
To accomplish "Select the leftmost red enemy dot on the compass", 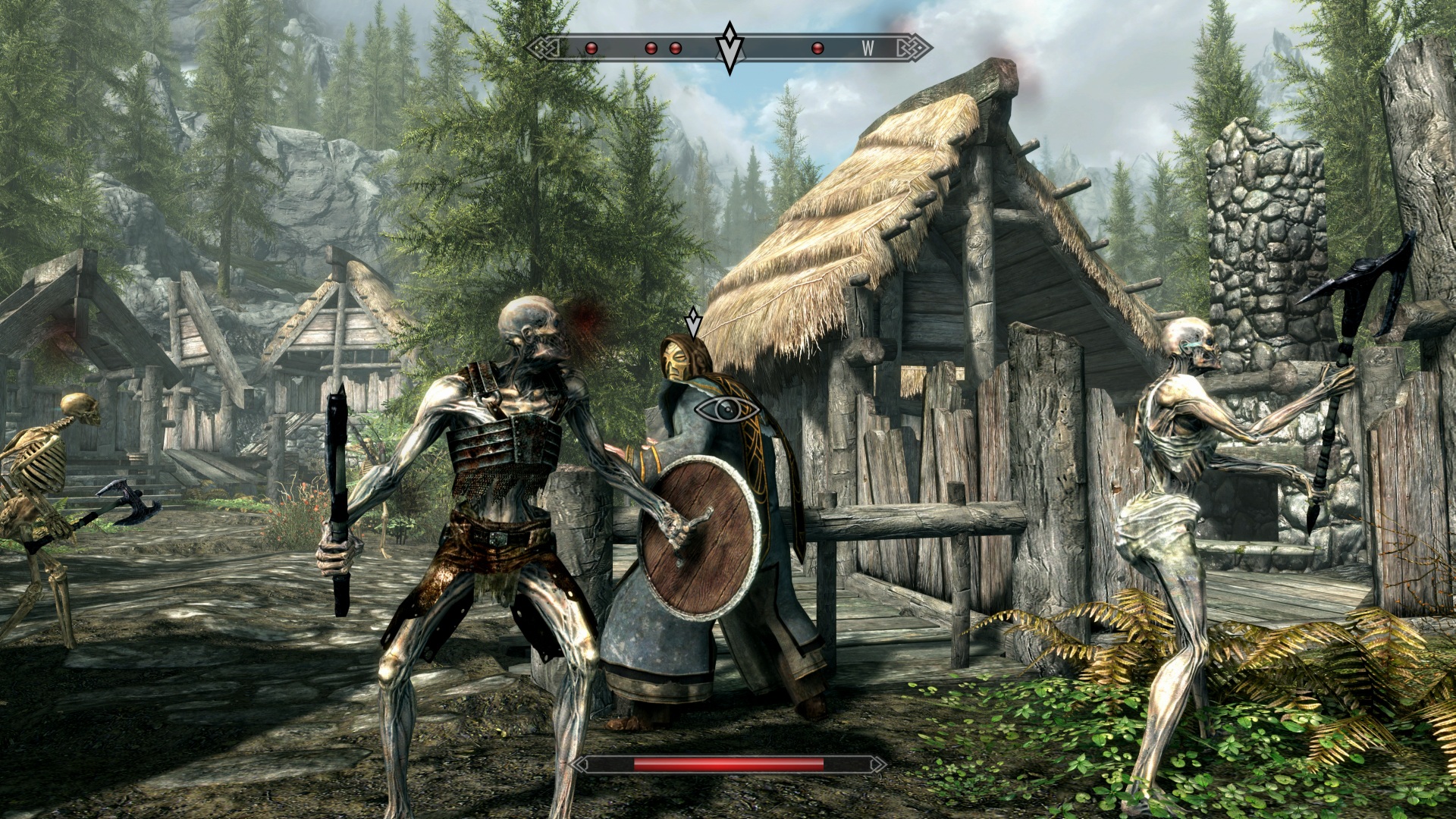I will (x=591, y=49).
